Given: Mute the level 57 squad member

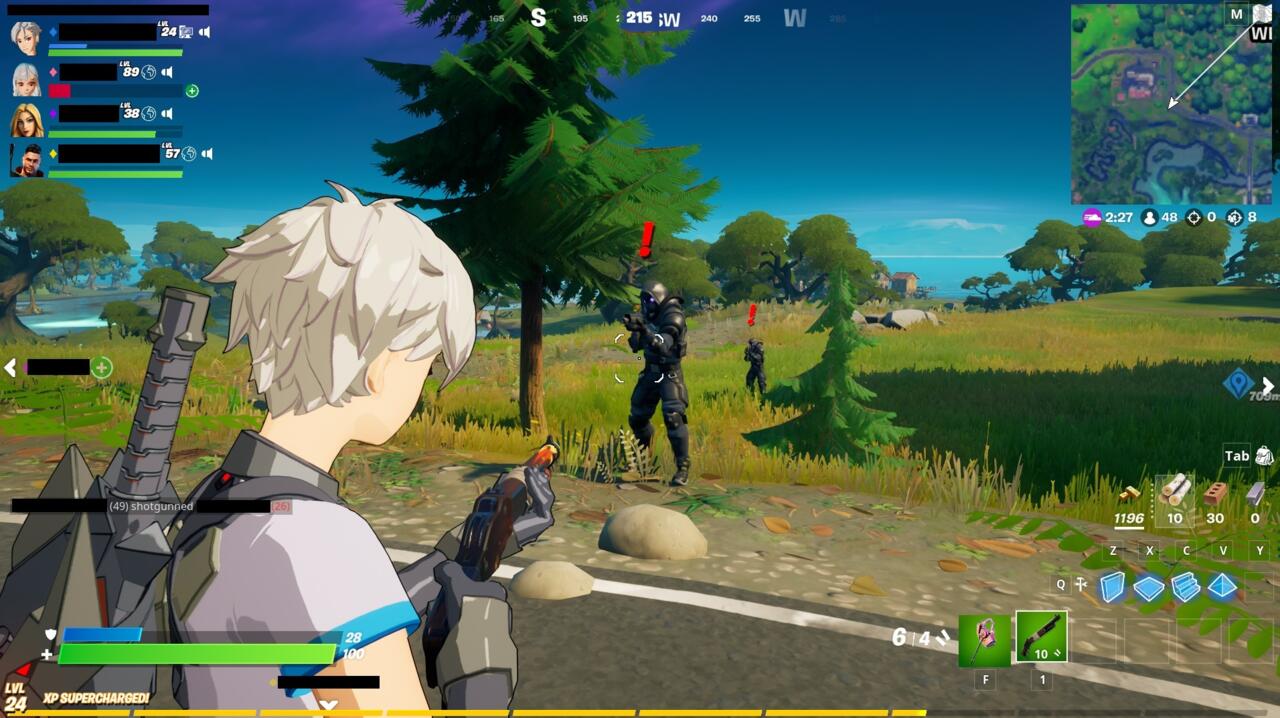Looking at the screenshot, I should [207, 153].
